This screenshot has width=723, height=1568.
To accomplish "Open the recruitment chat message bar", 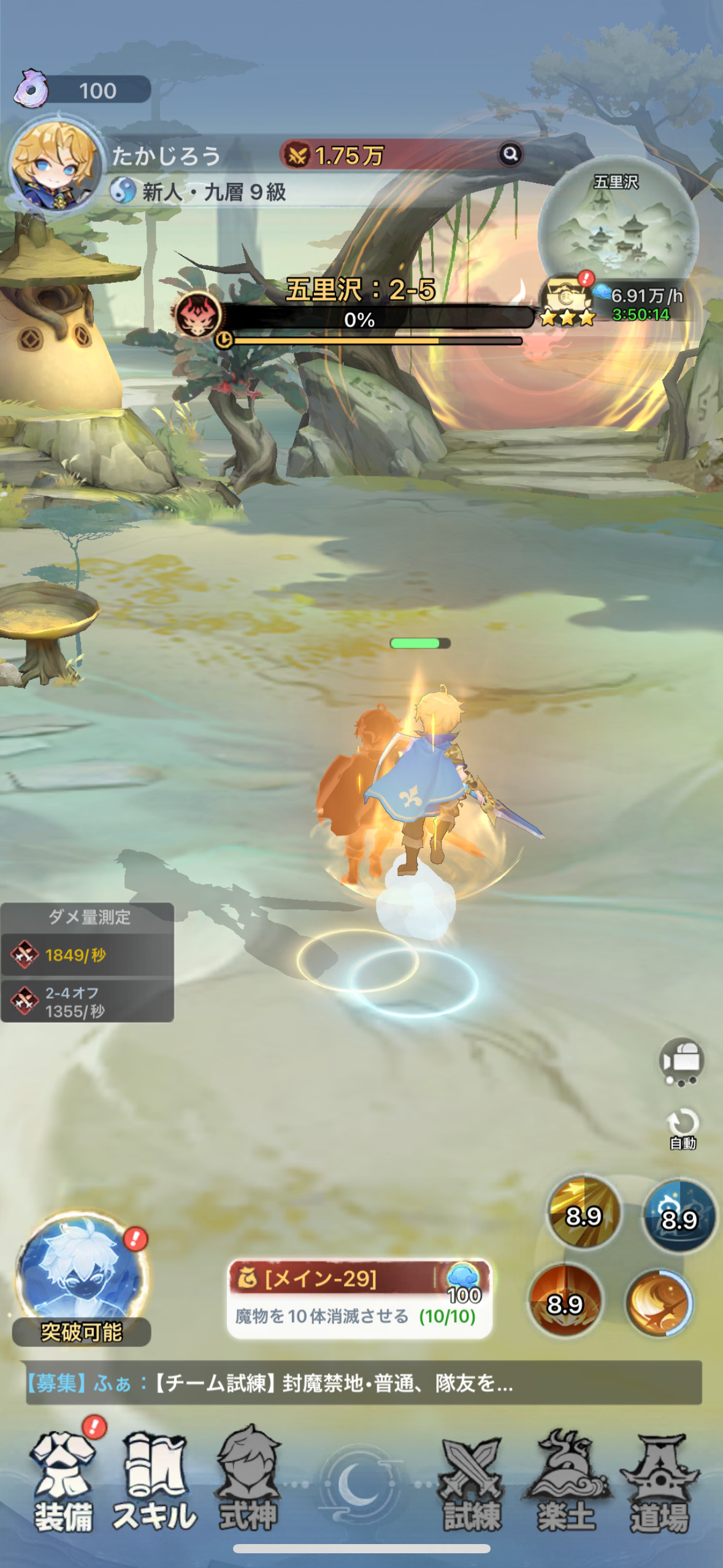I will (363, 1383).
